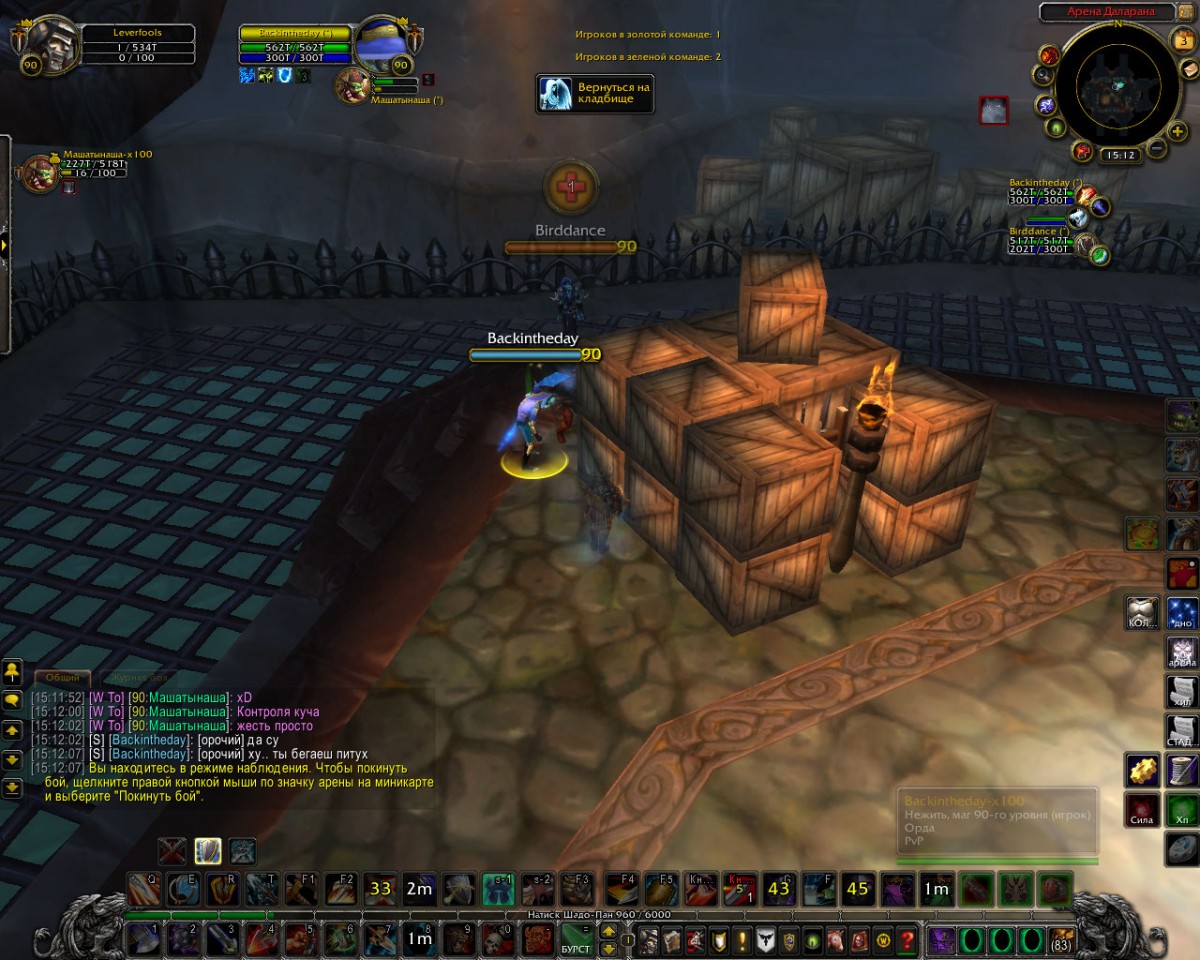This screenshot has height=960, width=1200.
Task: Click the "дно" blue sparkle macro icon
Action: (1182, 612)
